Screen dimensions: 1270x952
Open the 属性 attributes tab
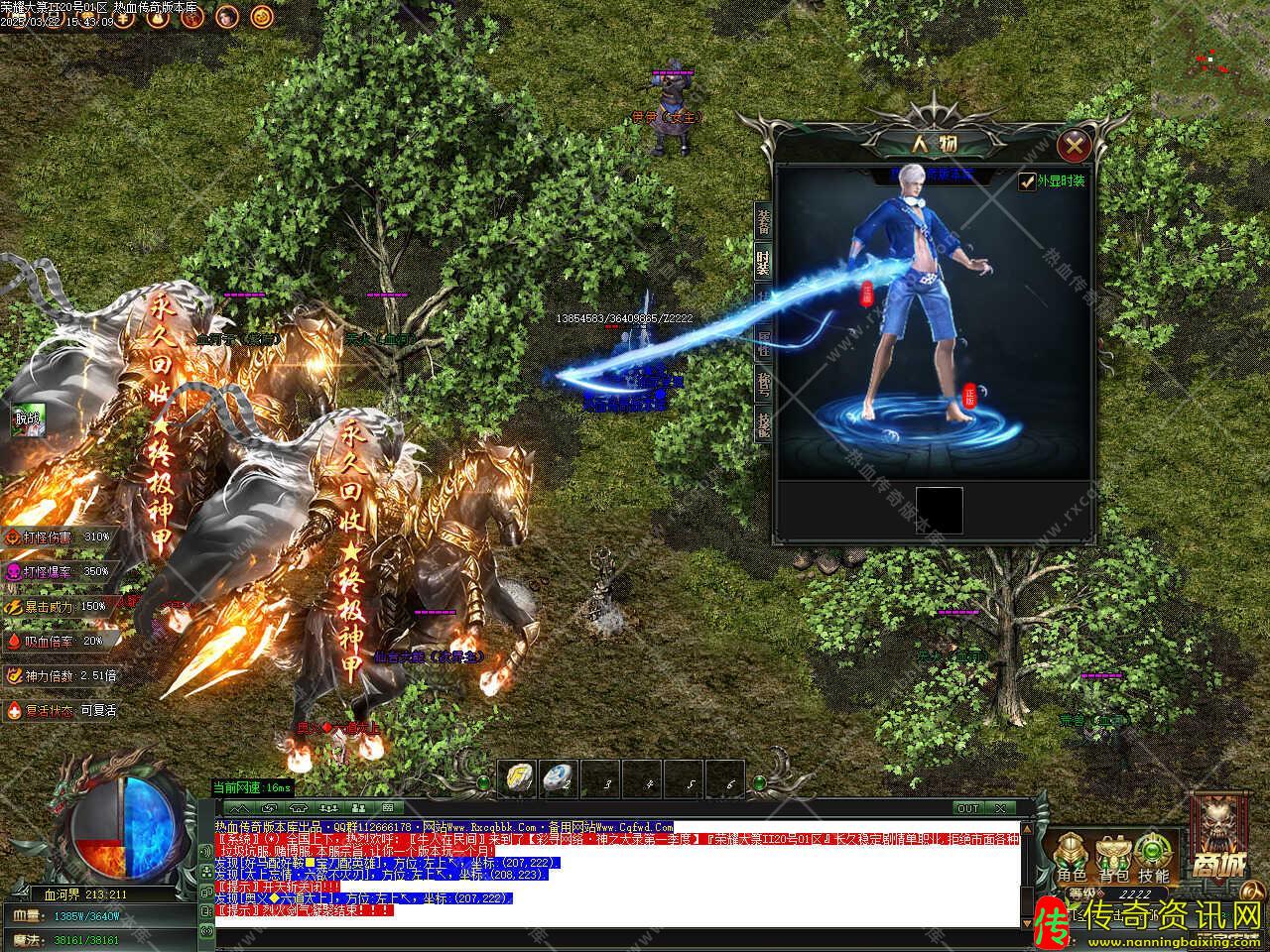pyautogui.click(x=763, y=343)
